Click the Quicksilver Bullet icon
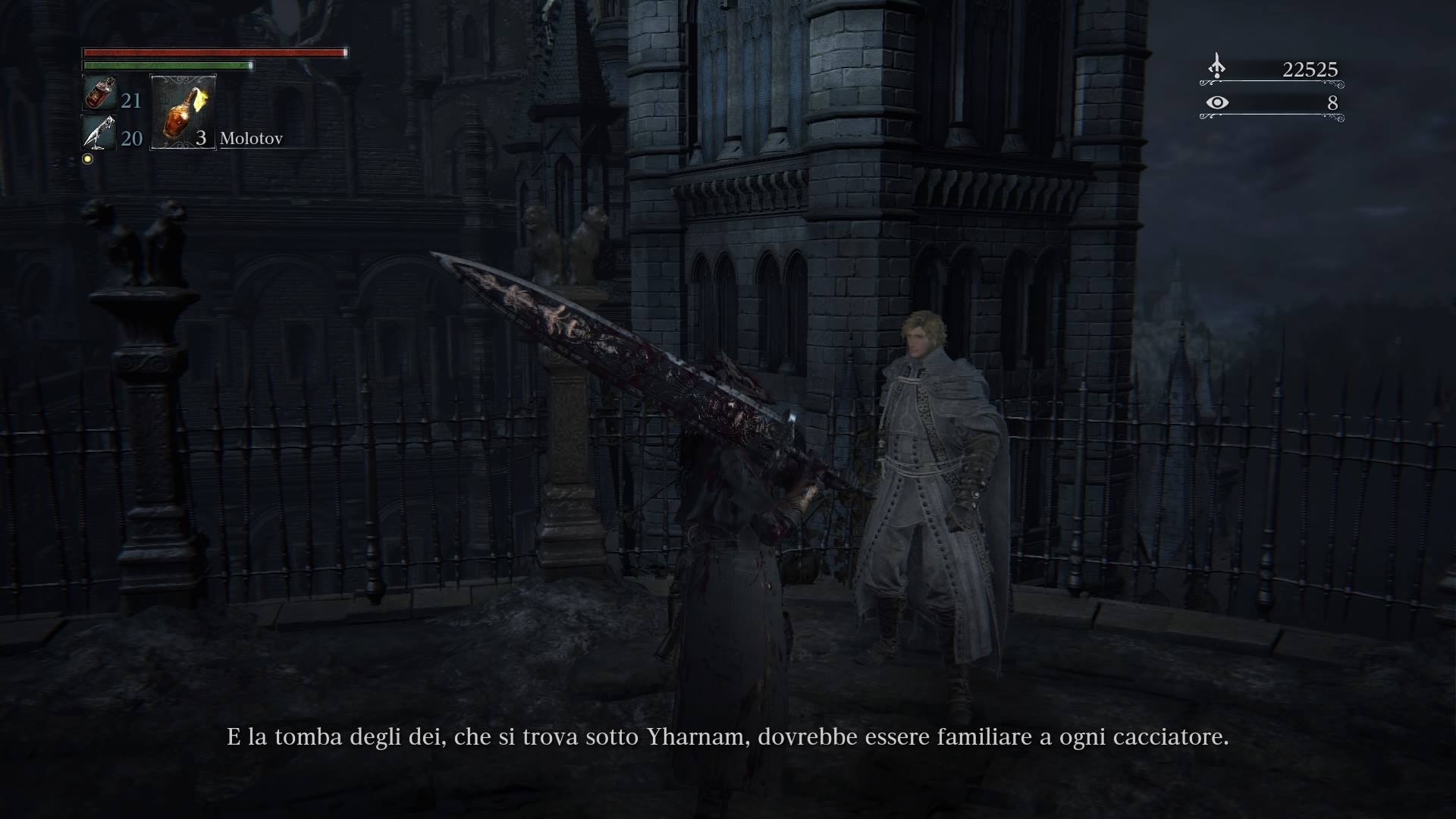 99,133
